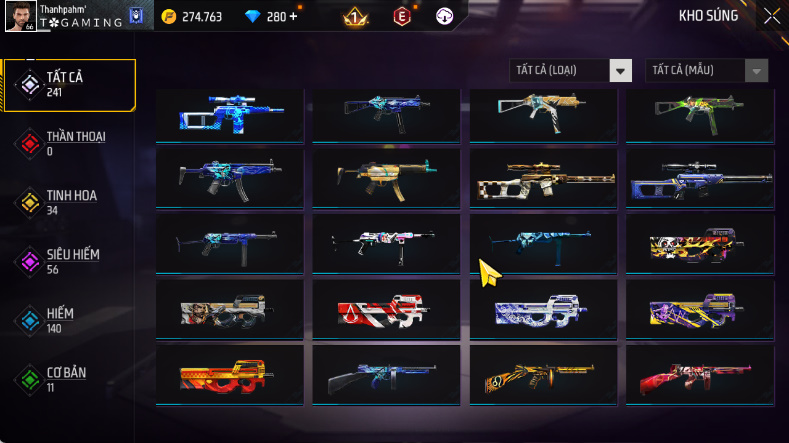Close the KHO SÚNG weapon vault
Image resolution: width=789 pixels, height=443 pixels.
[771, 15]
